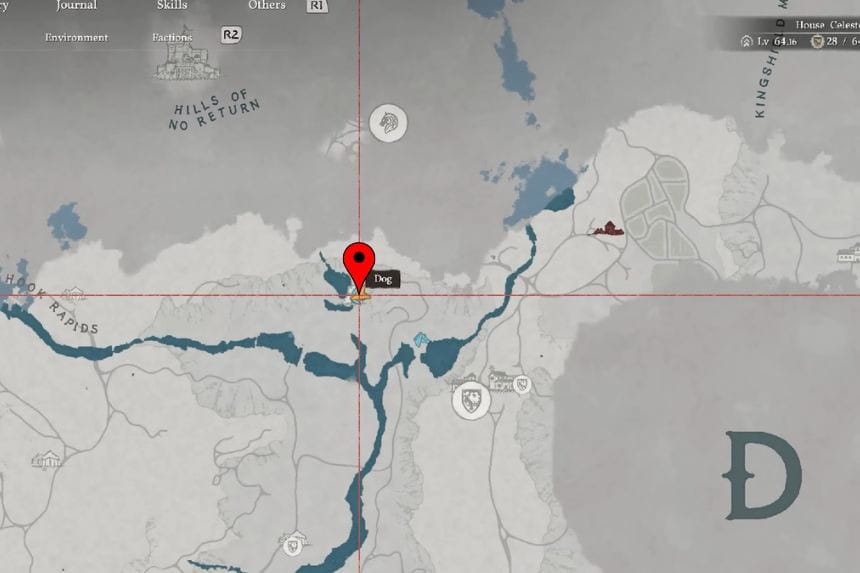Show the Environment map filter
Image resolution: width=860 pixels, height=573 pixels.
76,38
